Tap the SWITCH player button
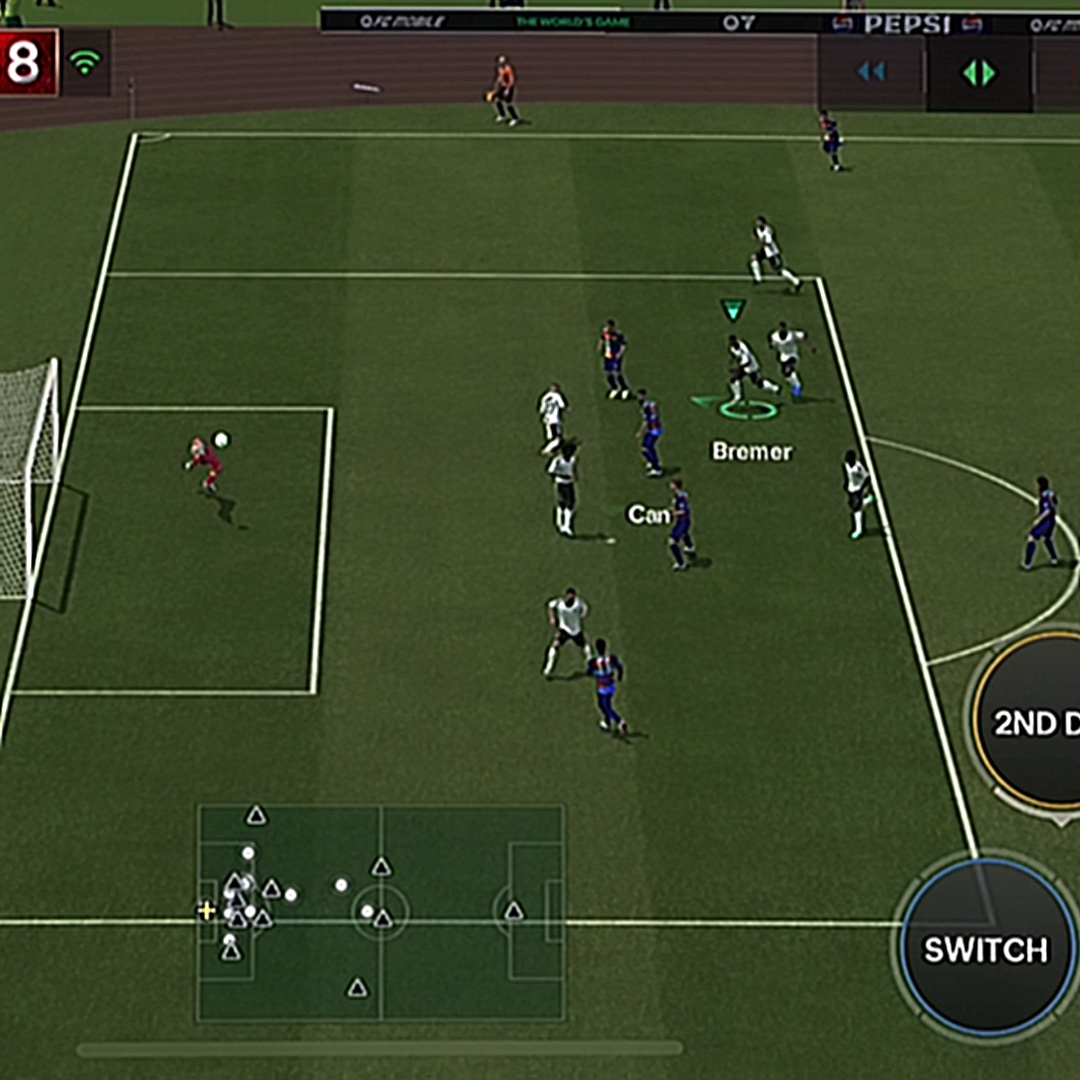The width and height of the screenshot is (1080, 1080). tap(986, 948)
